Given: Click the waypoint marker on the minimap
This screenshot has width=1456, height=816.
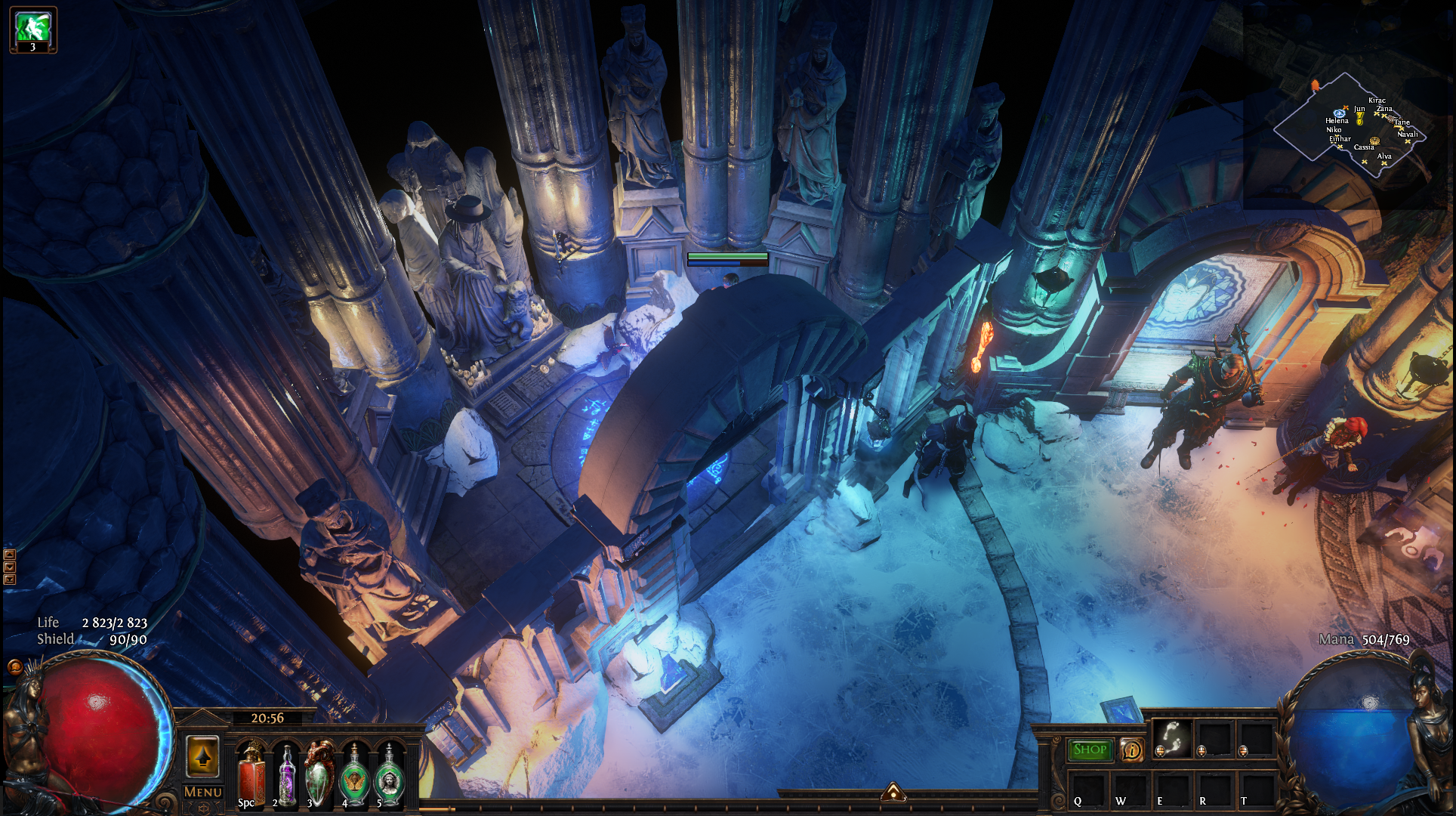Looking at the screenshot, I should point(1339,113).
